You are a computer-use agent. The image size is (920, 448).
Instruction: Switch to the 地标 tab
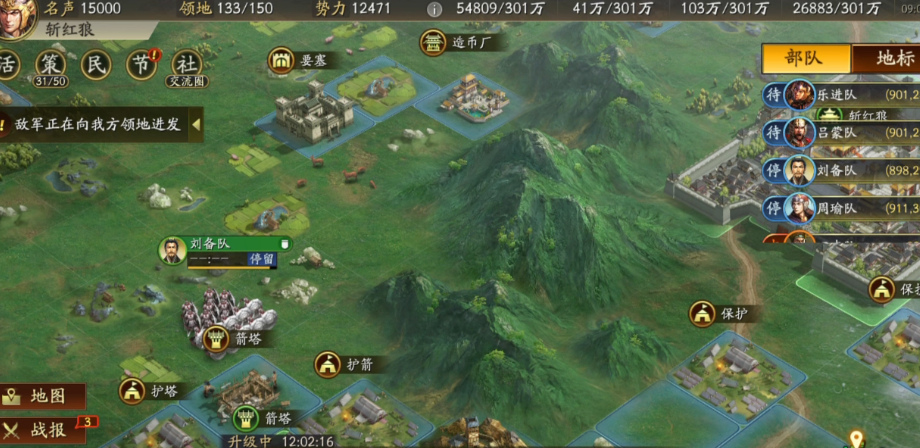coord(891,58)
